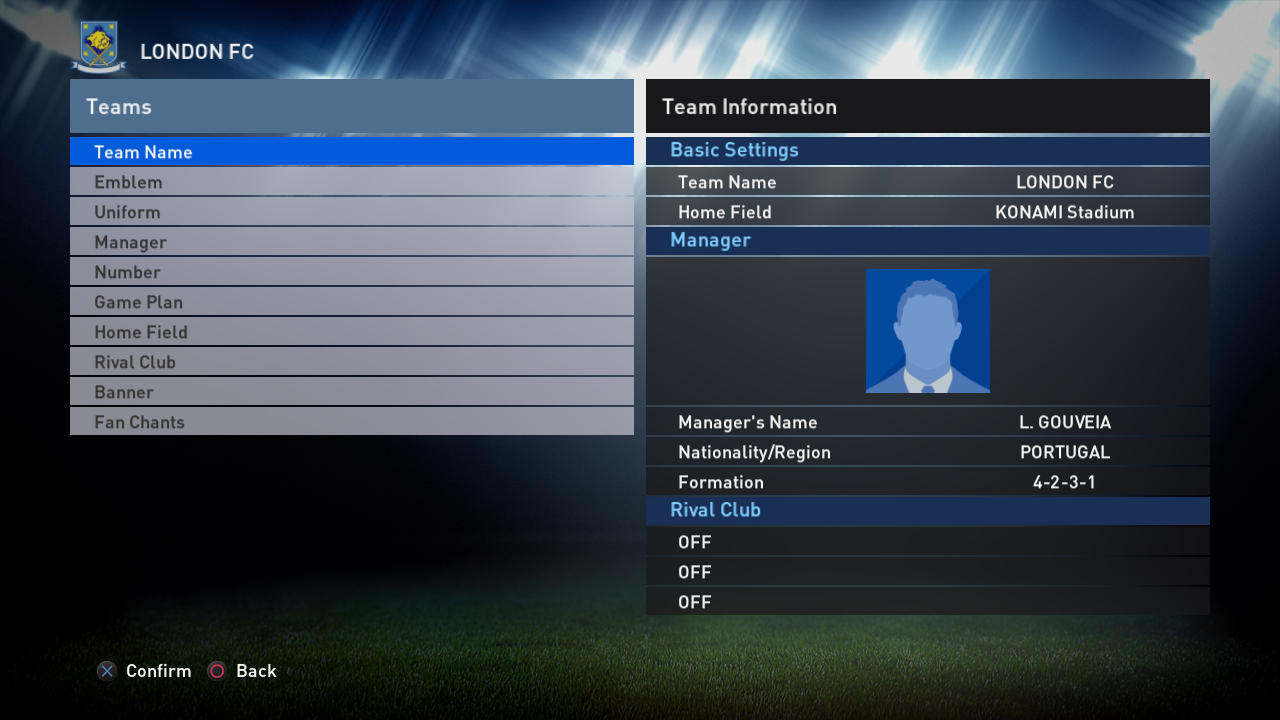Viewport: 1280px width, 720px height.
Task: Select the Rival Club menu entry
Action: point(351,362)
